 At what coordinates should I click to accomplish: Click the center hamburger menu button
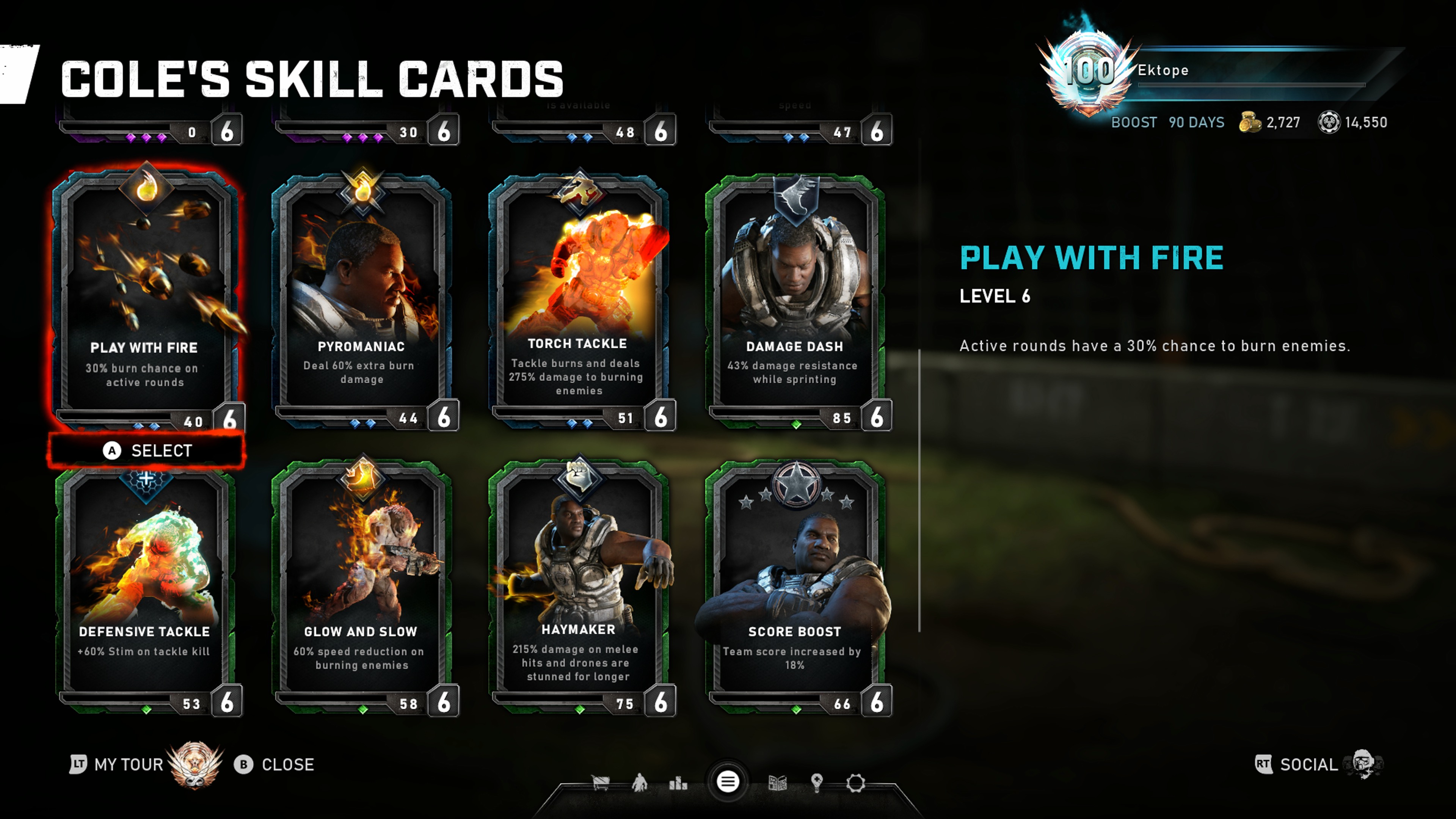tap(728, 782)
